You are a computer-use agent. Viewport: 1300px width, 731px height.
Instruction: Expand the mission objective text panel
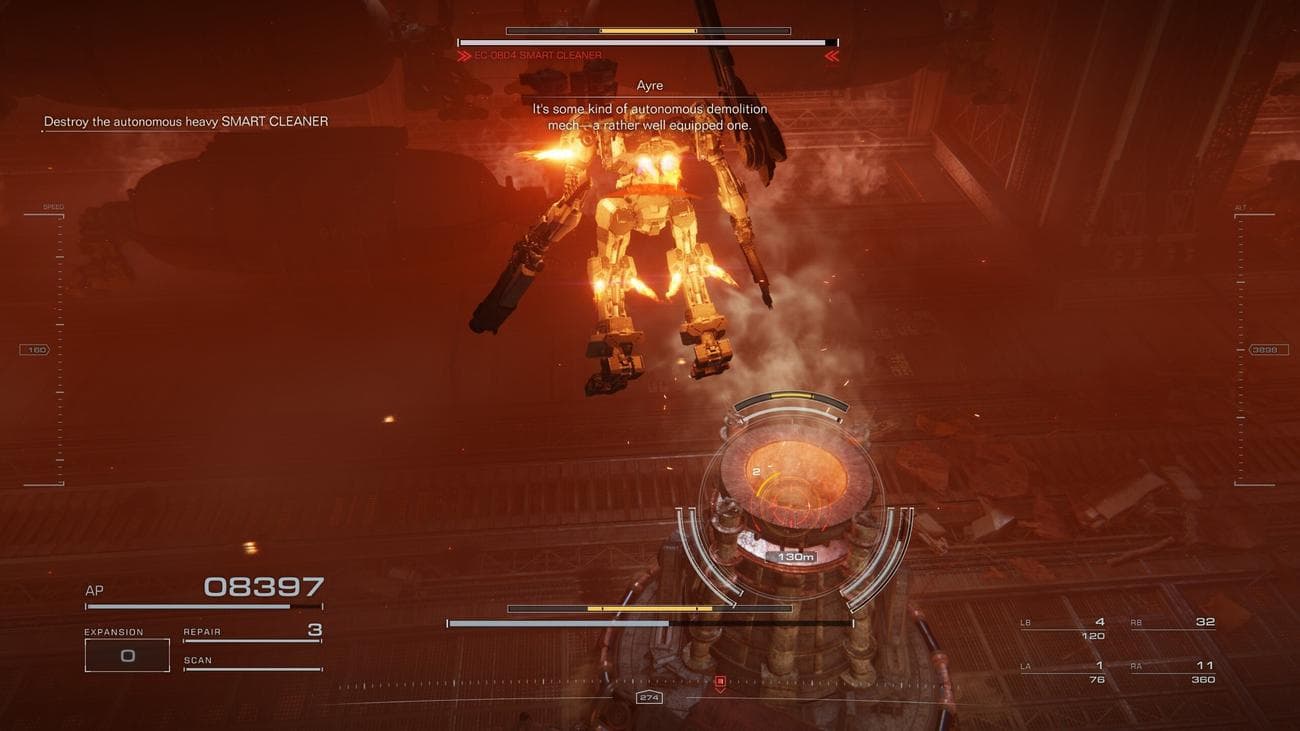[x=185, y=120]
